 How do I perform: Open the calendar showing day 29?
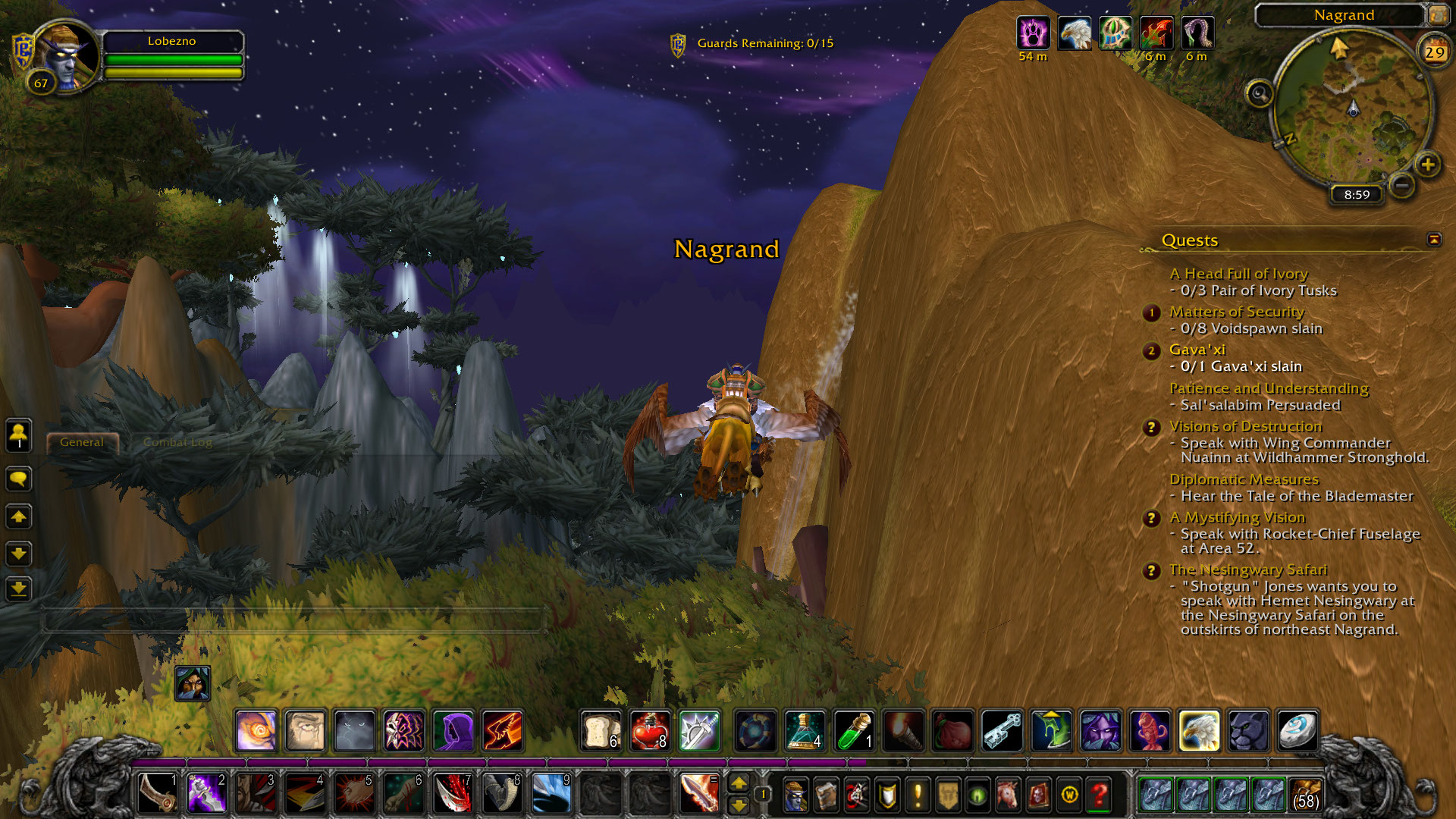coord(1434,52)
